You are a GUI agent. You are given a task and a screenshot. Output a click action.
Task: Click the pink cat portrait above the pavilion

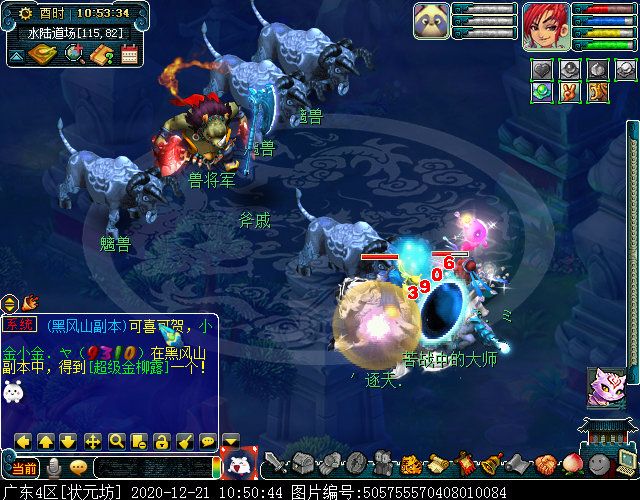(x=606, y=387)
